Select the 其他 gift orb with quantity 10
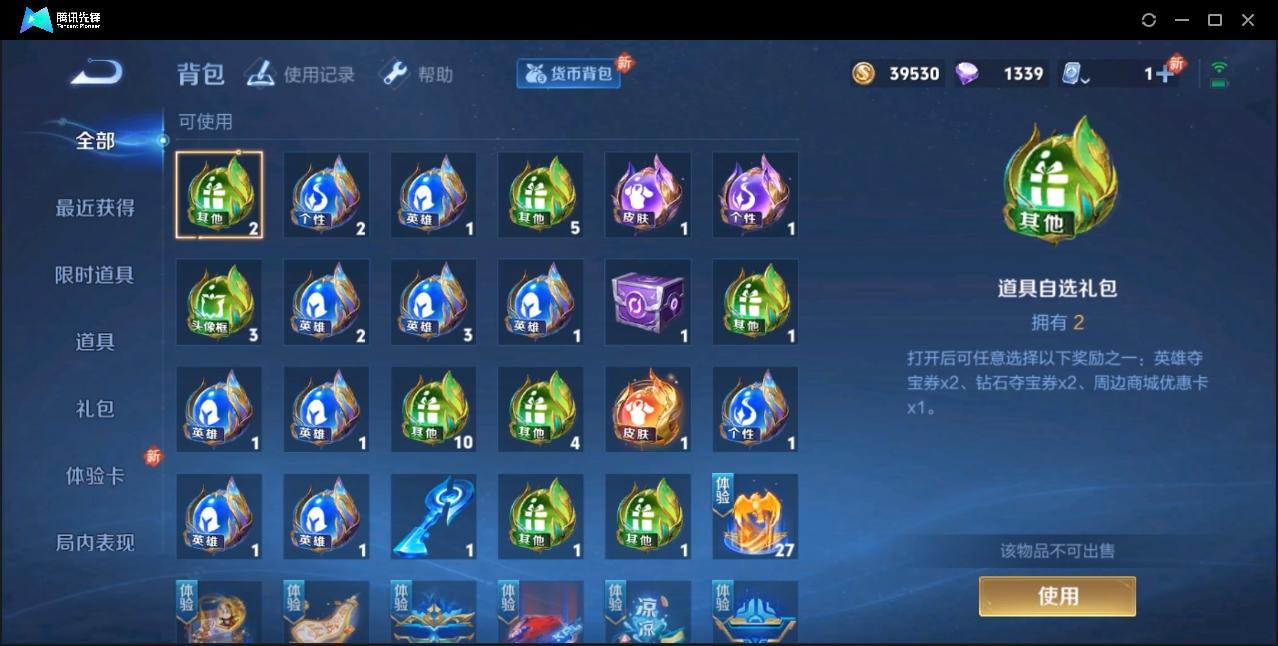 [x=433, y=409]
